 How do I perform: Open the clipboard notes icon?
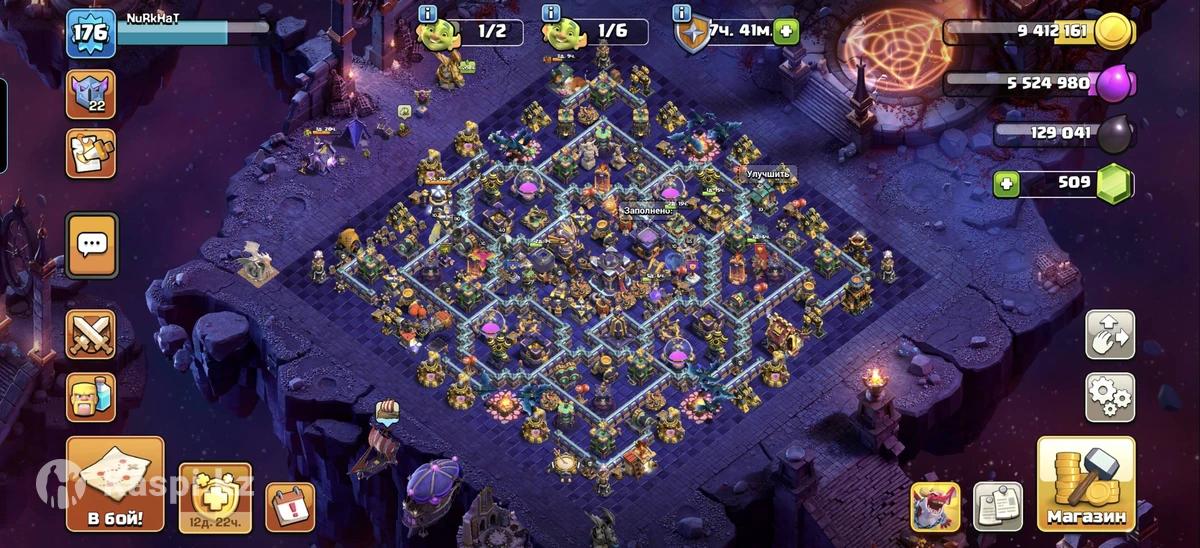(997, 506)
